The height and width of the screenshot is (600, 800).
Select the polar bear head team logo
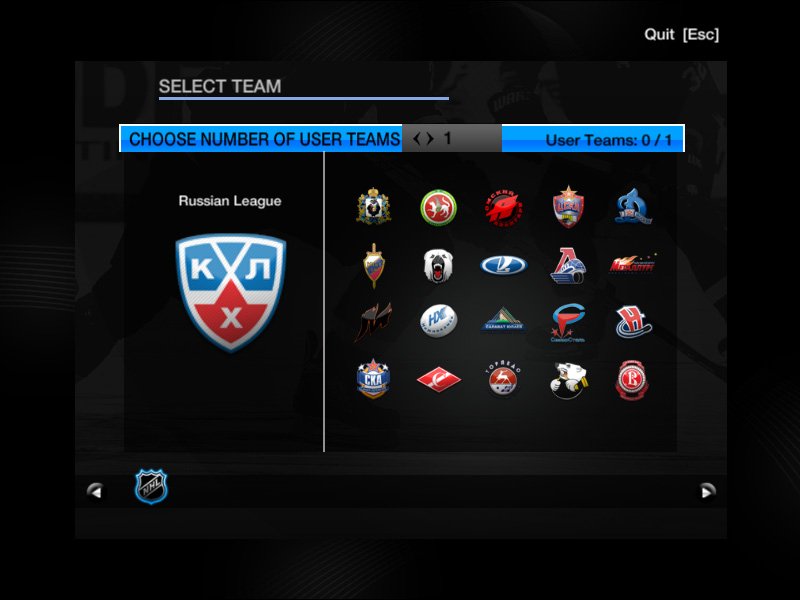coord(436,266)
